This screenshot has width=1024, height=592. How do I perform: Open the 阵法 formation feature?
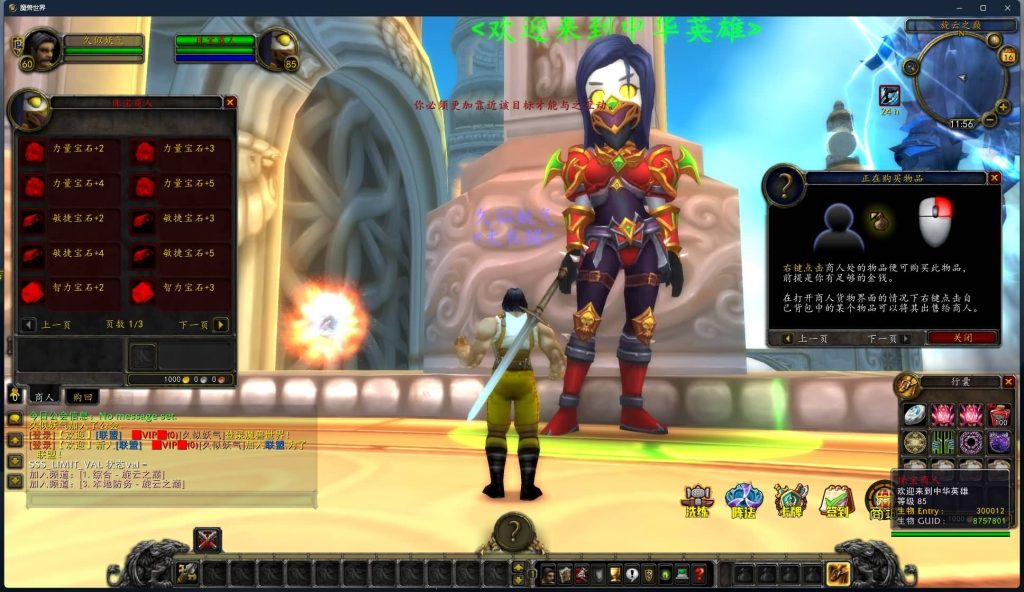point(743,499)
